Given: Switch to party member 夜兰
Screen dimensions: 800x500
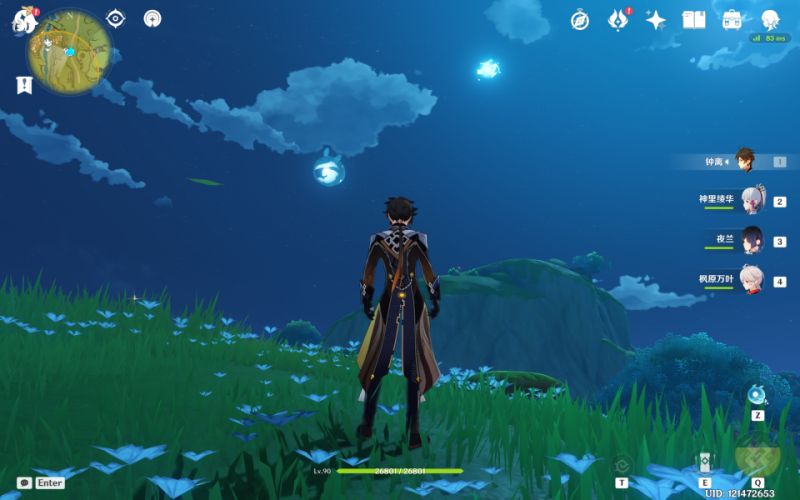Looking at the screenshot, I should tap(751, 240).
